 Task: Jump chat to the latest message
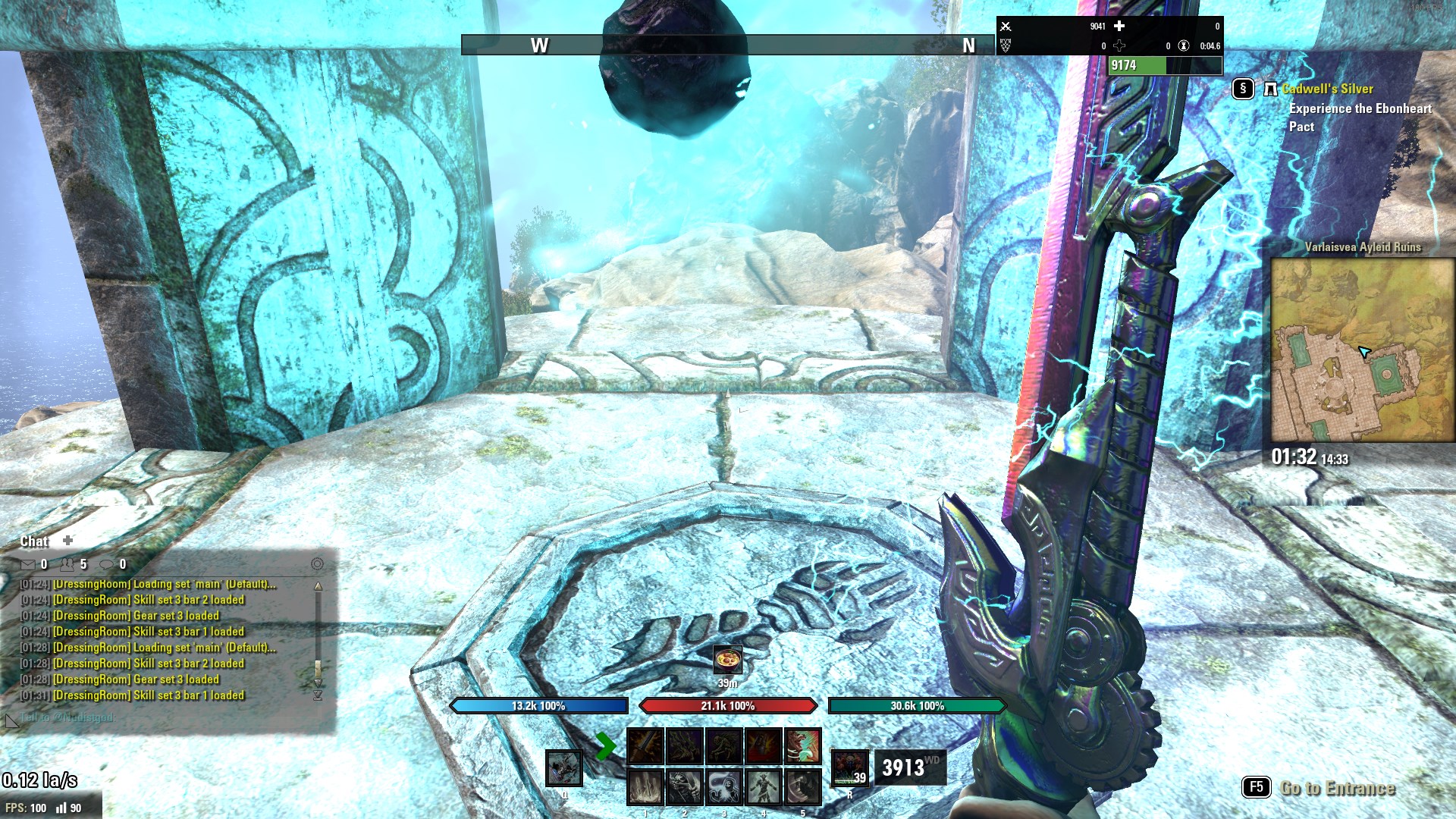318,695
